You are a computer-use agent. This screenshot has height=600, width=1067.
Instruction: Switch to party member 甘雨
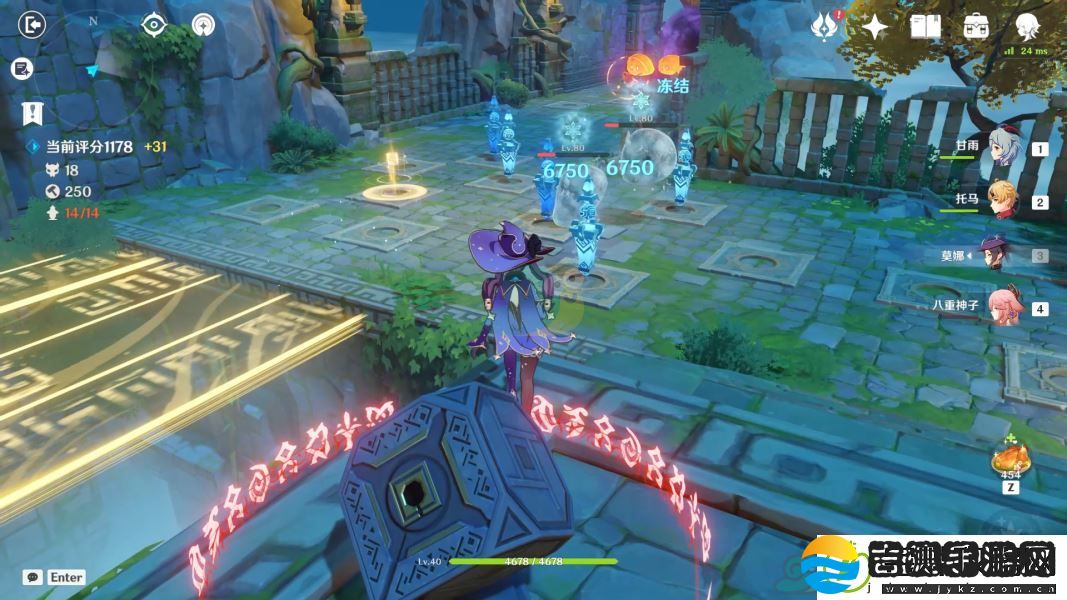pyautogui.click(x=1001, y=150)
